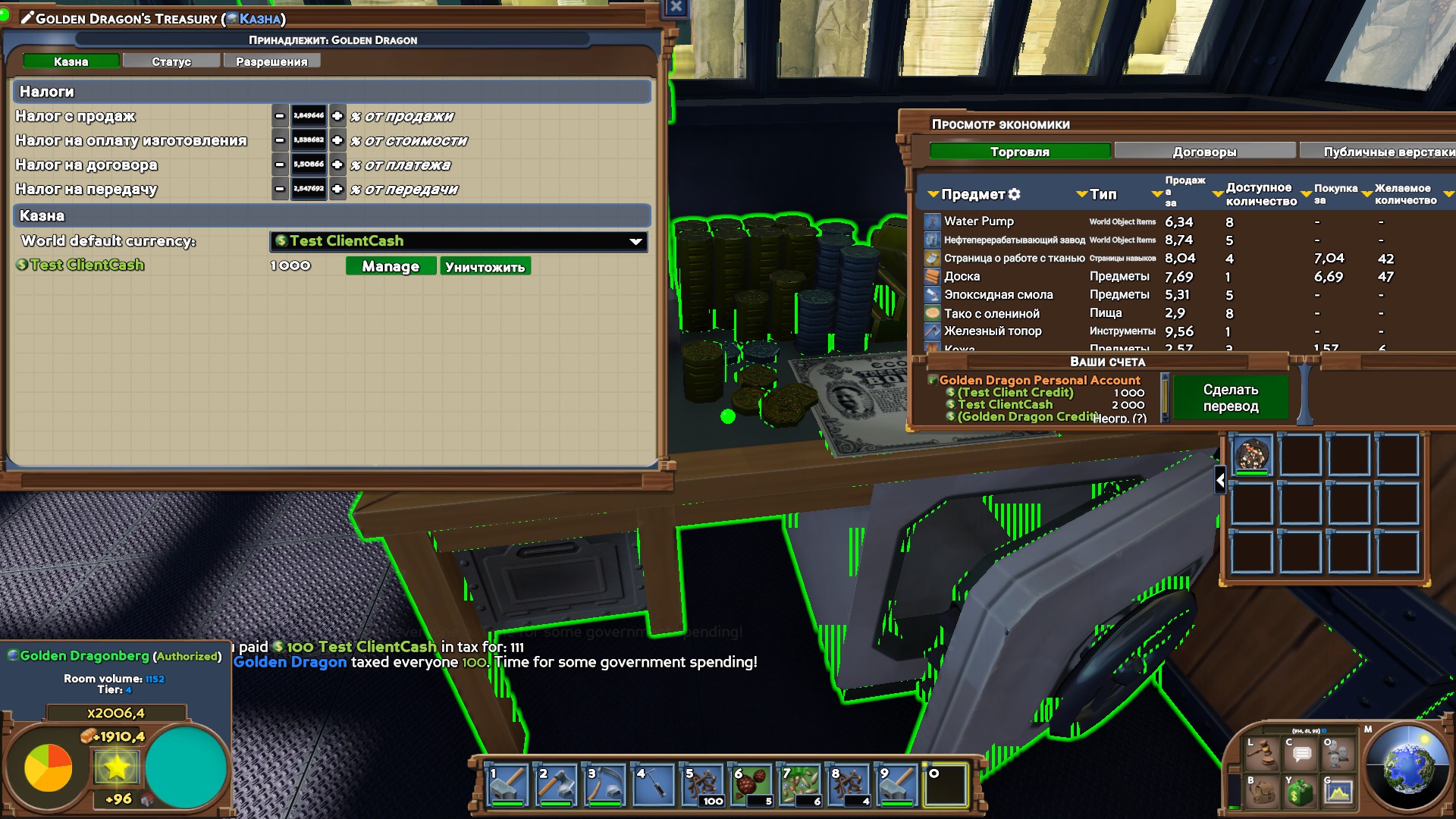Close the Golden Dragon's Treasury window
1456x819 pixels.
click(x=676, y=8)
